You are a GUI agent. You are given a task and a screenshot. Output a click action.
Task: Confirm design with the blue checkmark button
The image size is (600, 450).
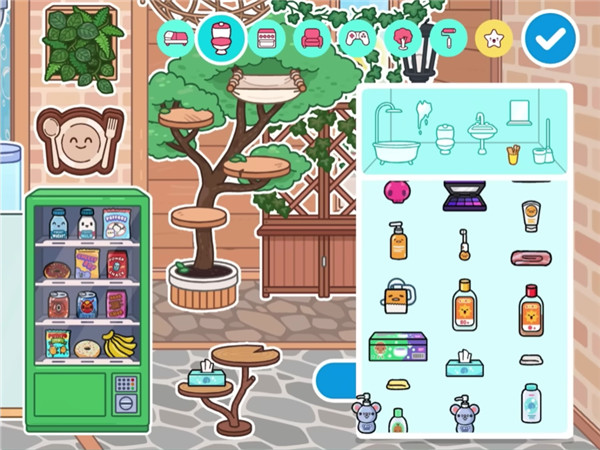[550, 39]
